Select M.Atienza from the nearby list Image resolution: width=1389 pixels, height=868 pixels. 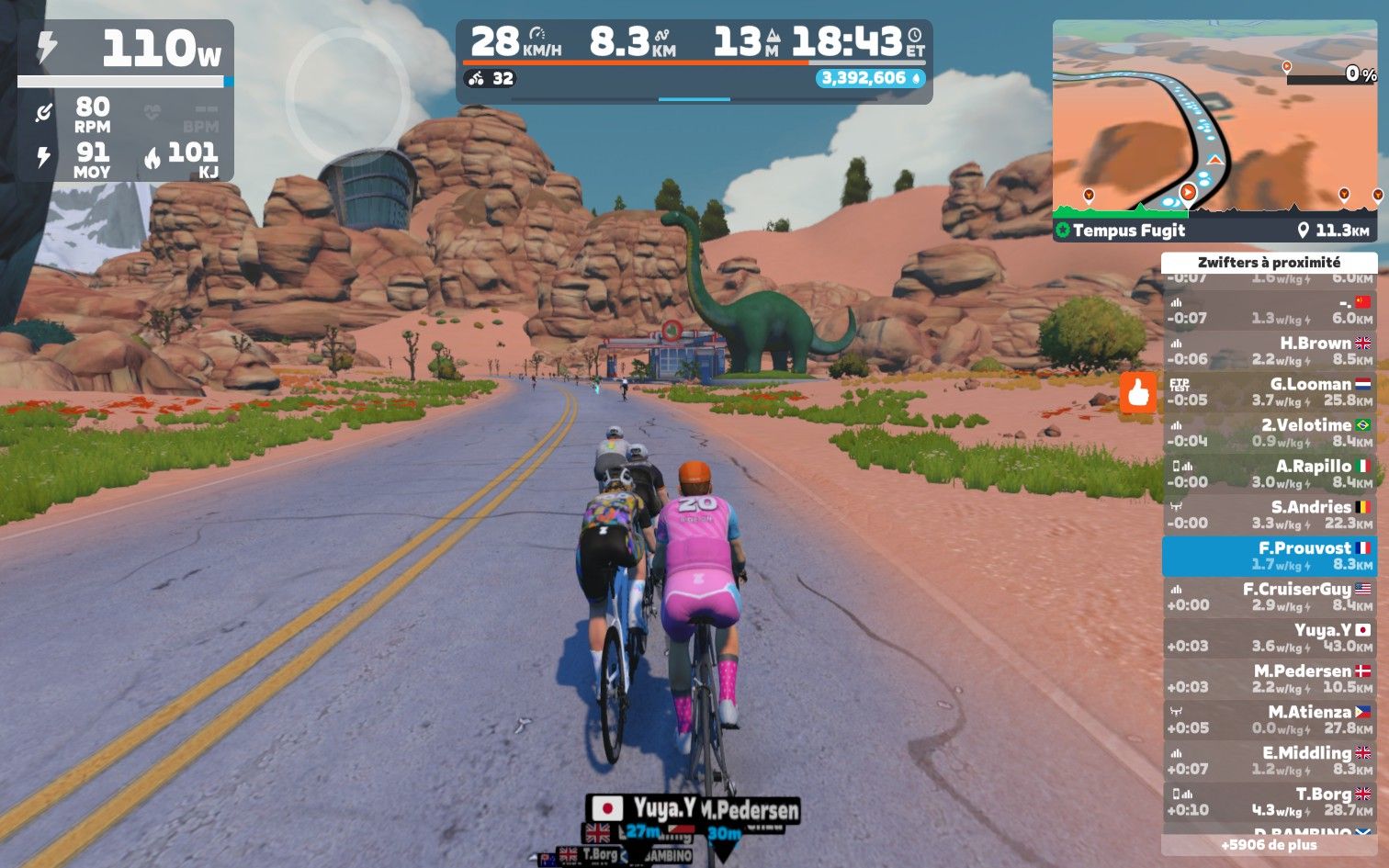1270,719
